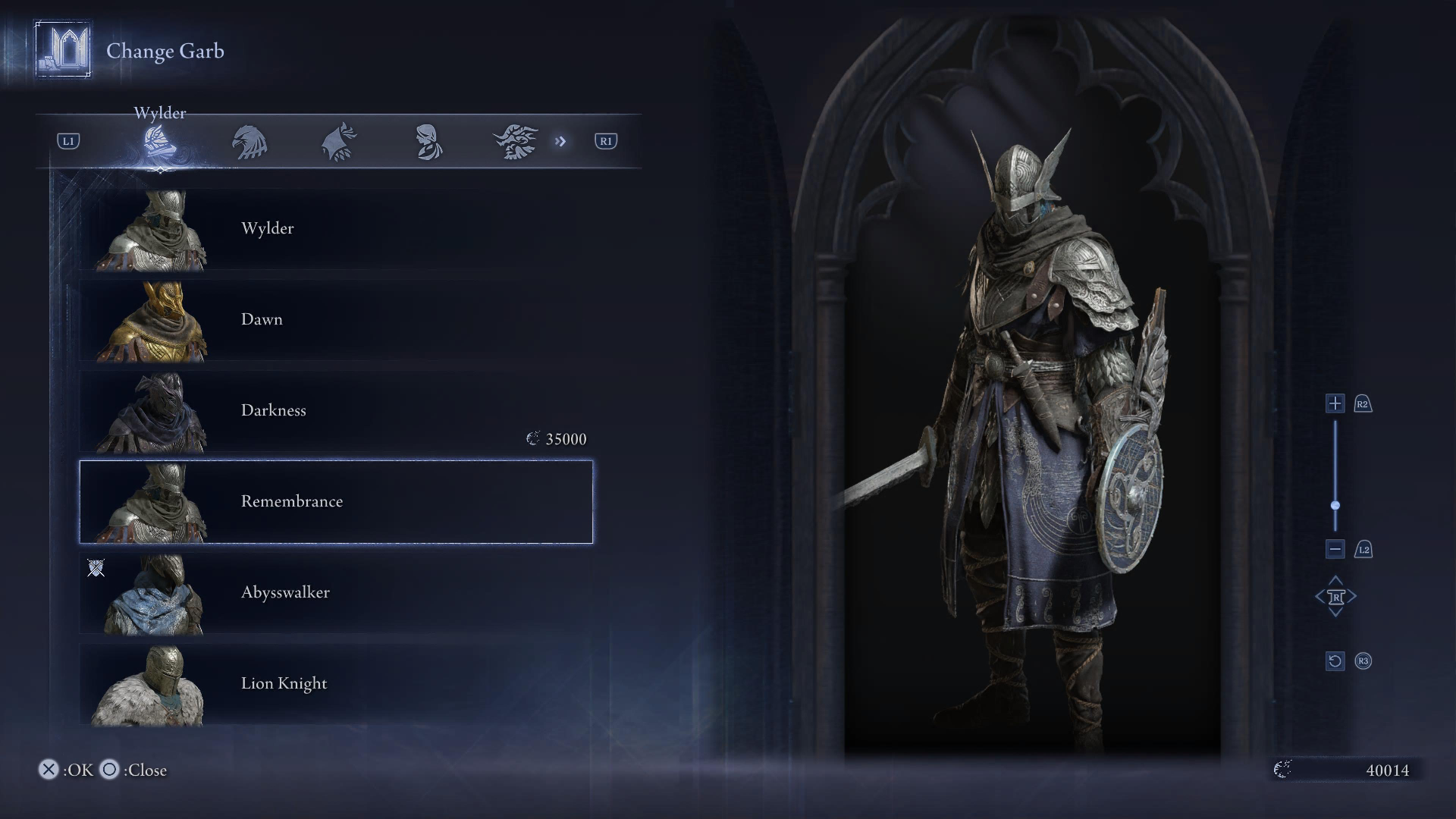
Task: Zoom out with the minus button
Action: pyautogui.click(x=1335, y=549)
